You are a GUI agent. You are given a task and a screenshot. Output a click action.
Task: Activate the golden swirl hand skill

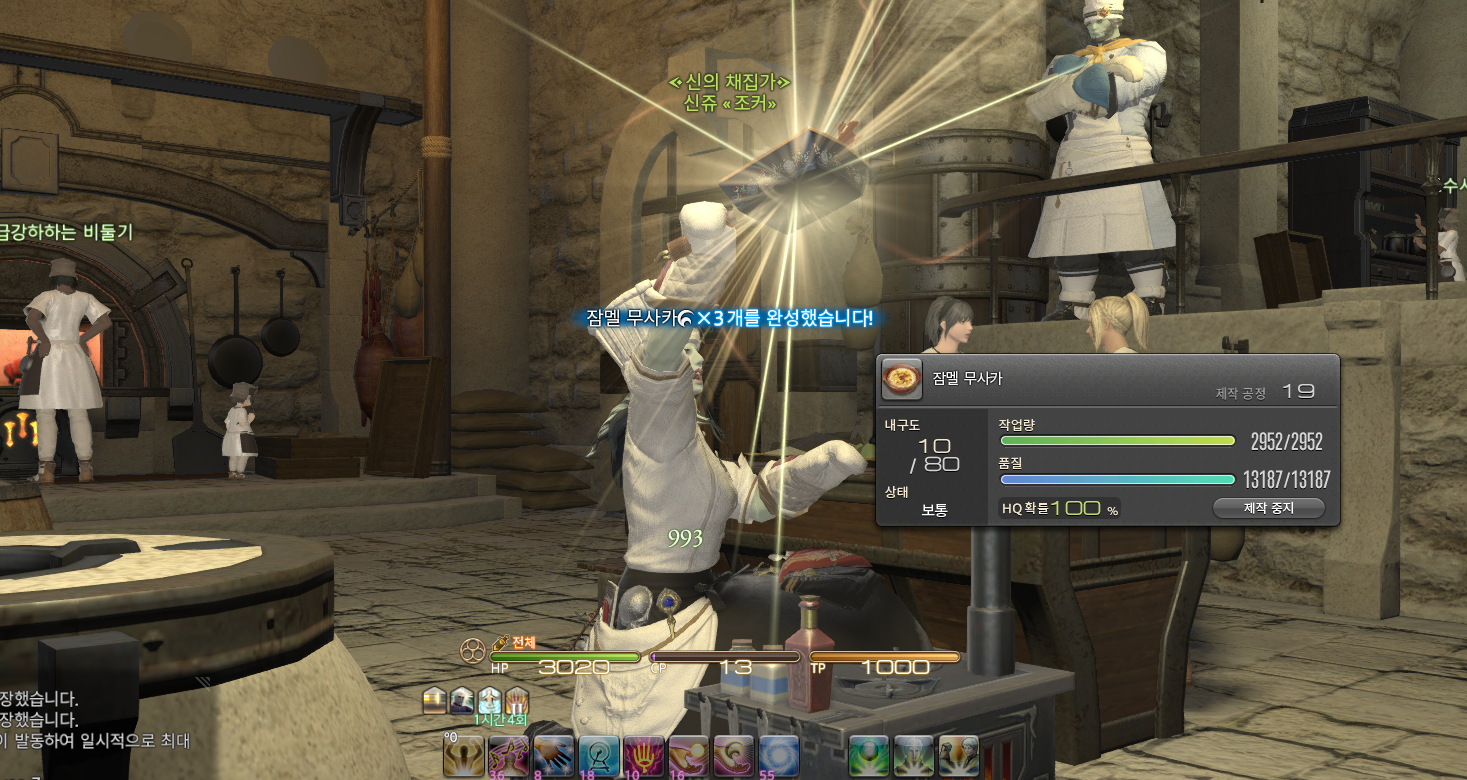[x=733, y=755]
